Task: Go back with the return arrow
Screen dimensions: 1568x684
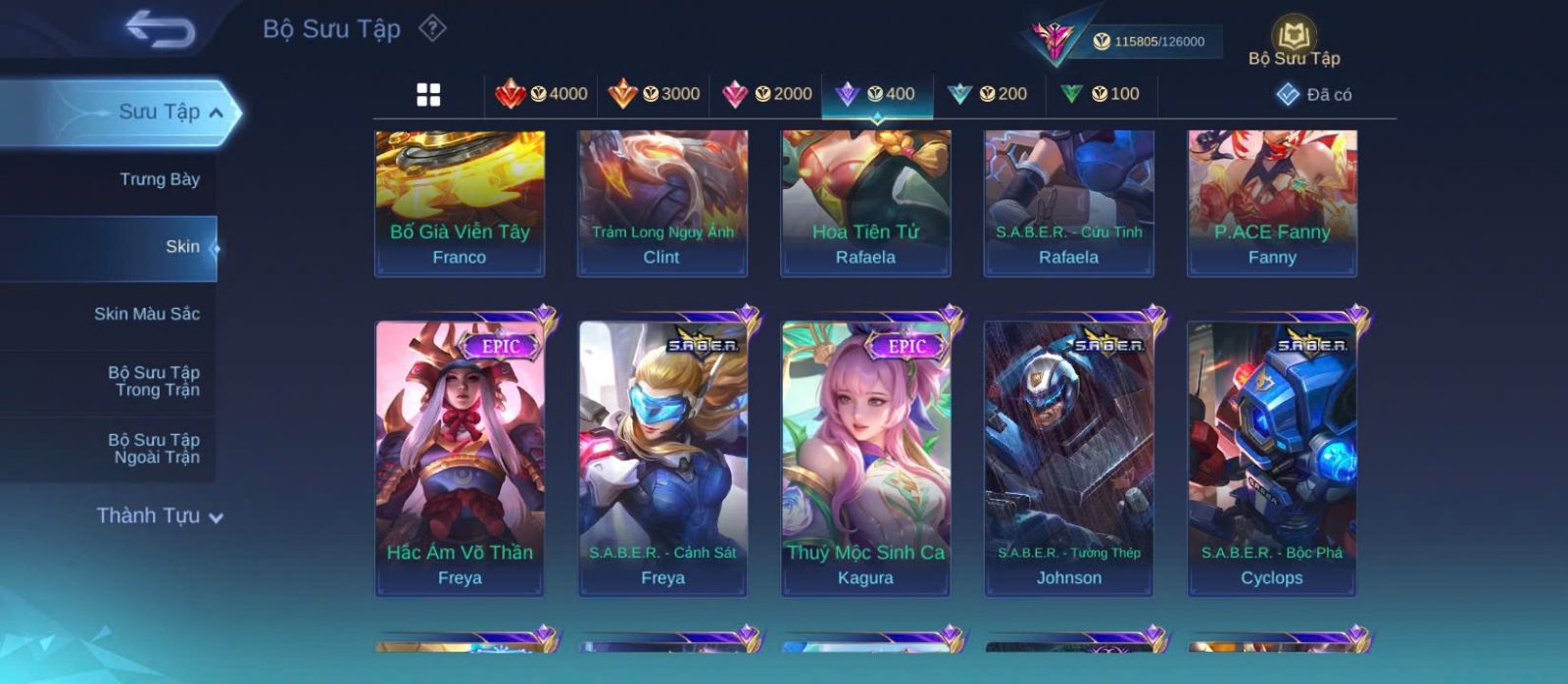Action: 160,29
